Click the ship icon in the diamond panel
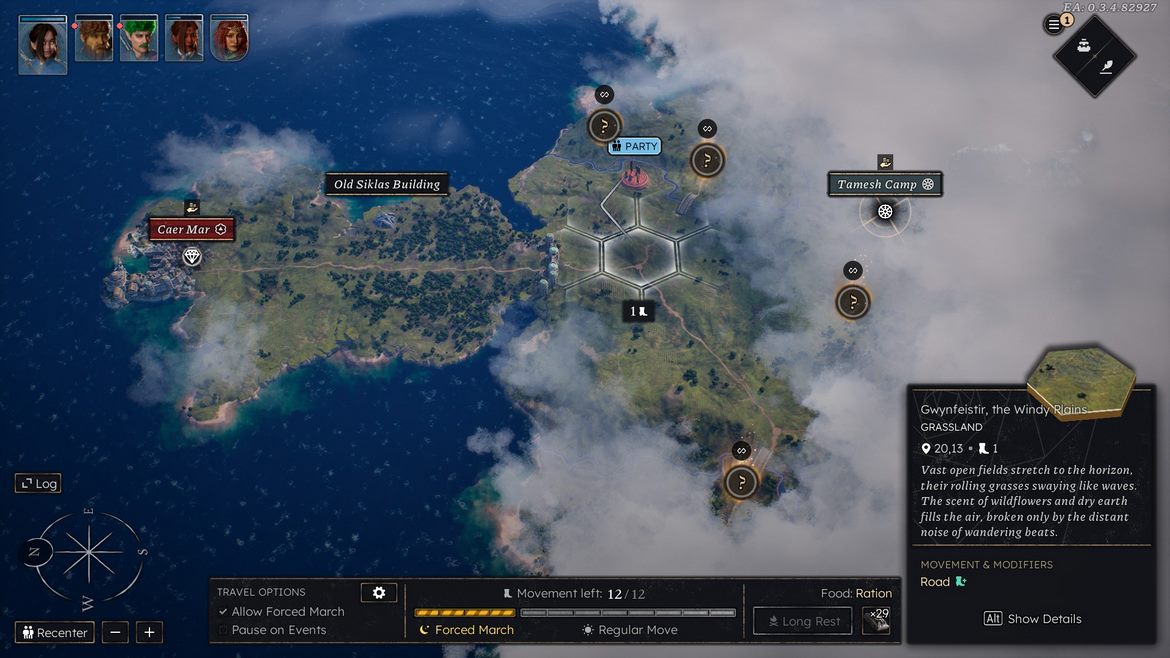This screenshot has height=658, width=1170. (x=1082, y=46)
